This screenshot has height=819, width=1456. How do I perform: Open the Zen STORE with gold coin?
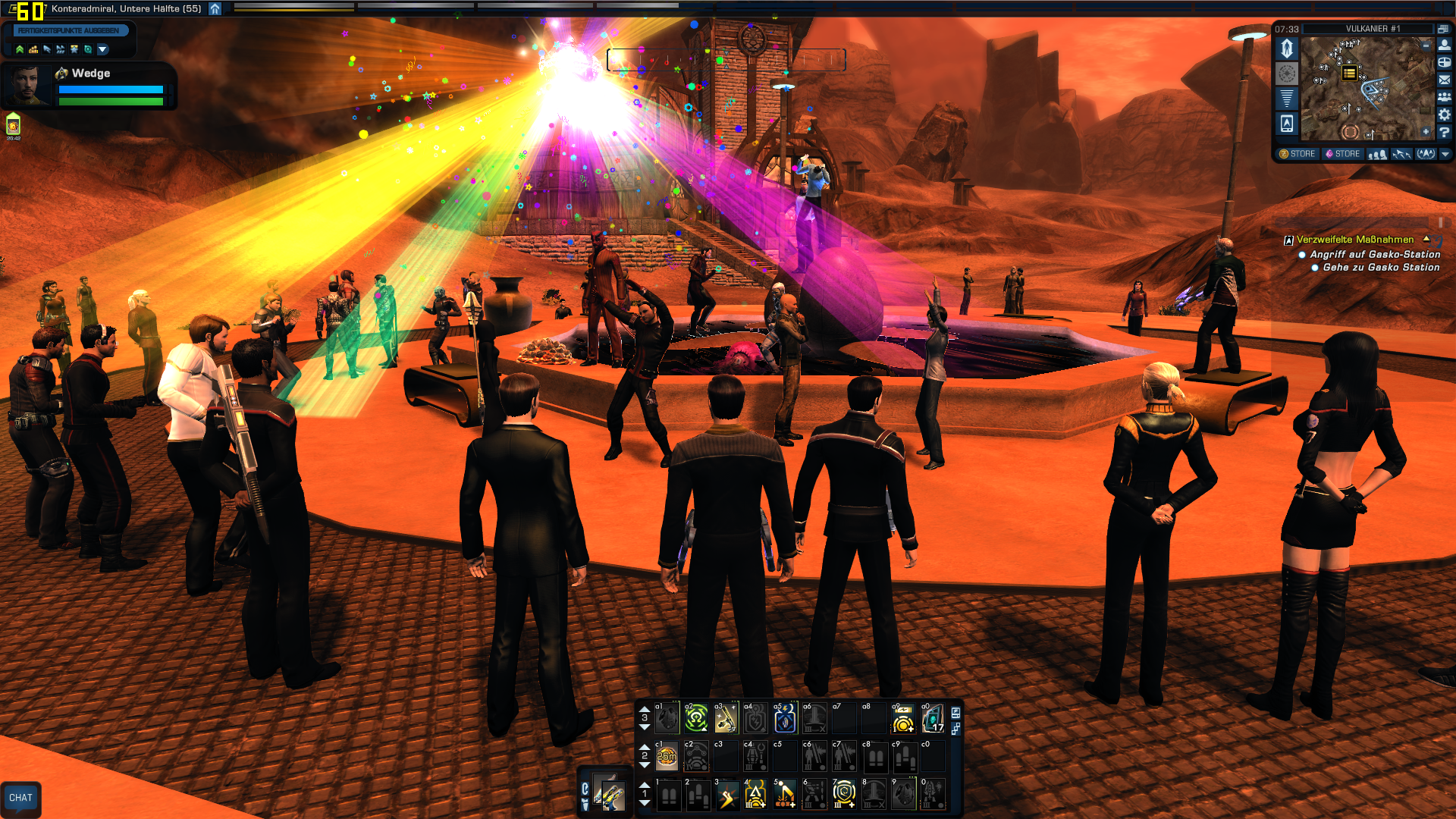tap(1298, 154)
